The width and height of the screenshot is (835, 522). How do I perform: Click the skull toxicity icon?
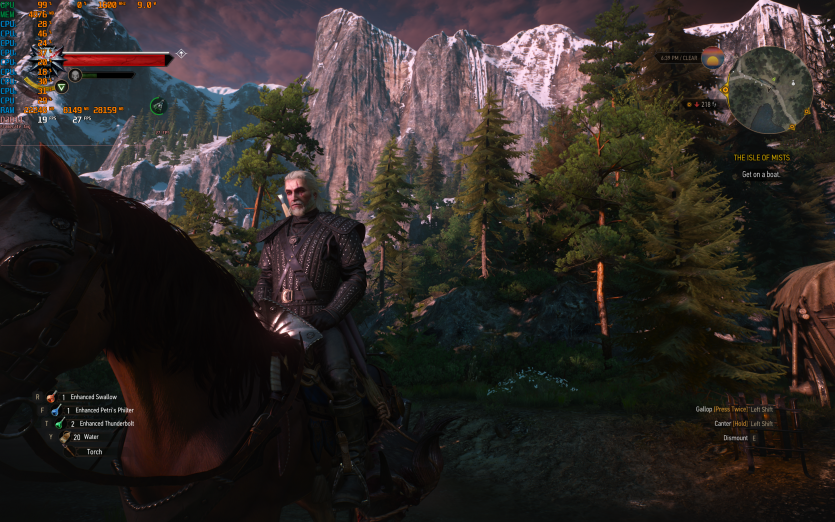76,75
